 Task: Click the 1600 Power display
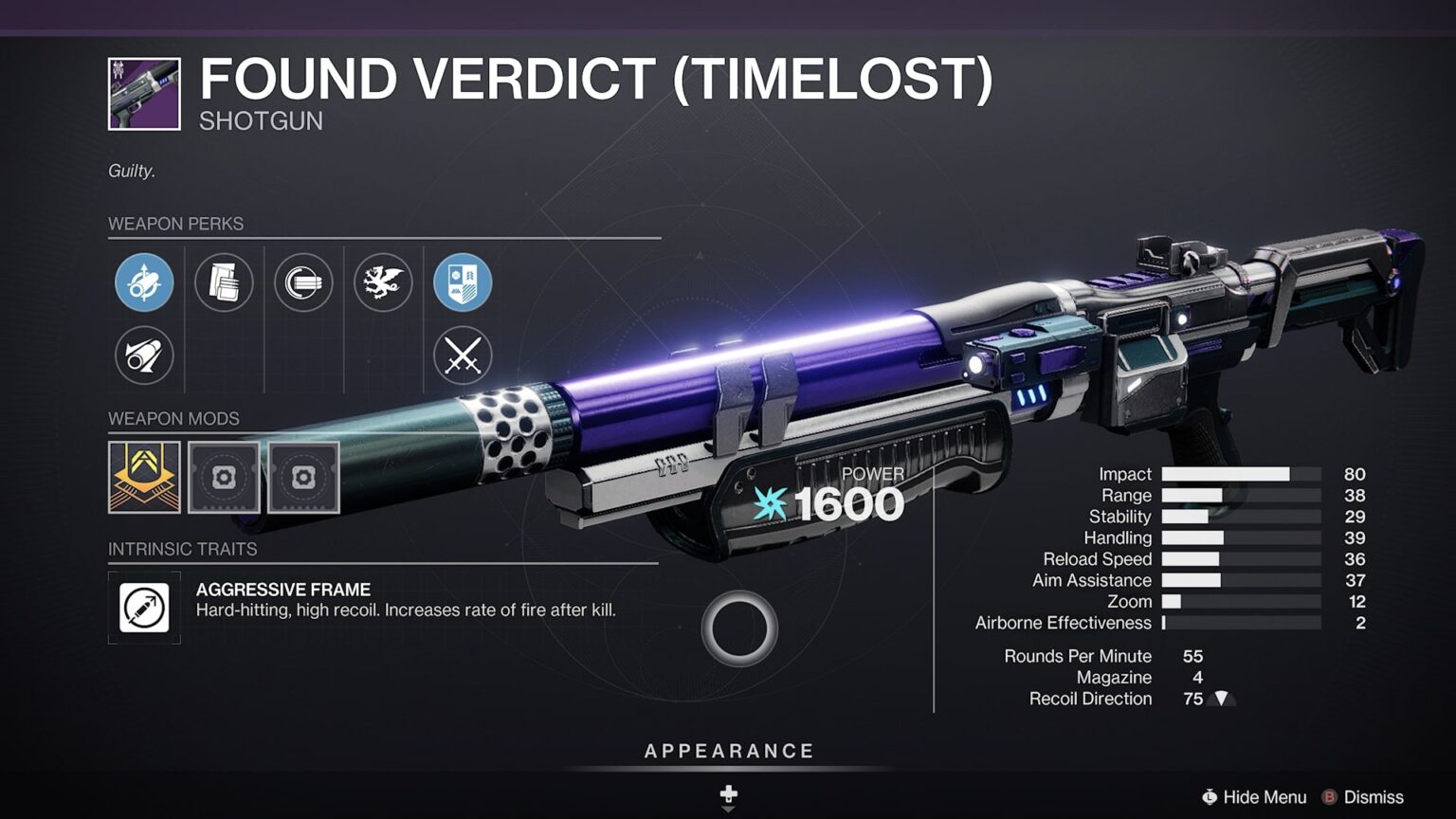tap(851, 503)
